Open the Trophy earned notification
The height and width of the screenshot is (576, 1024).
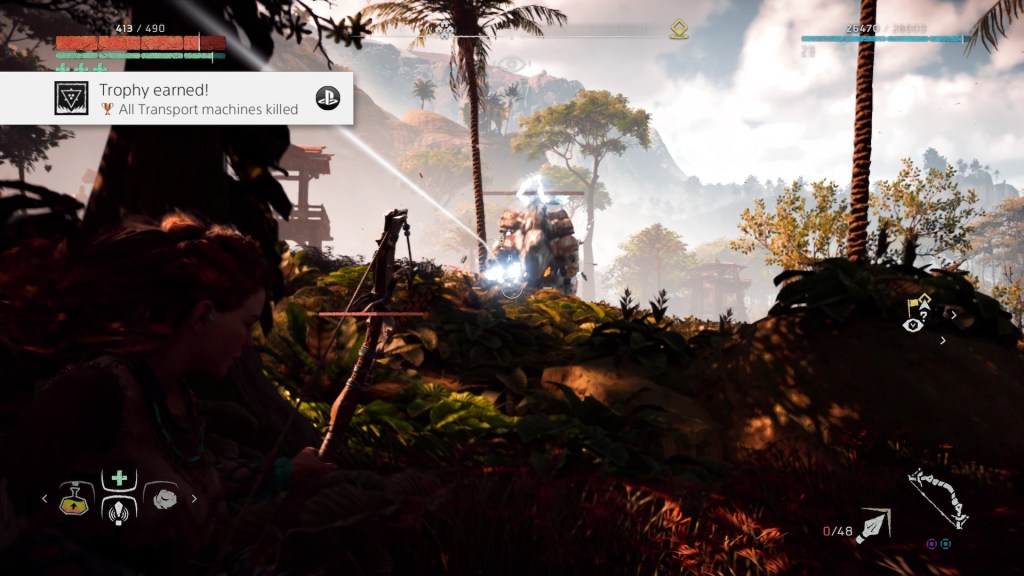[190, 98]
